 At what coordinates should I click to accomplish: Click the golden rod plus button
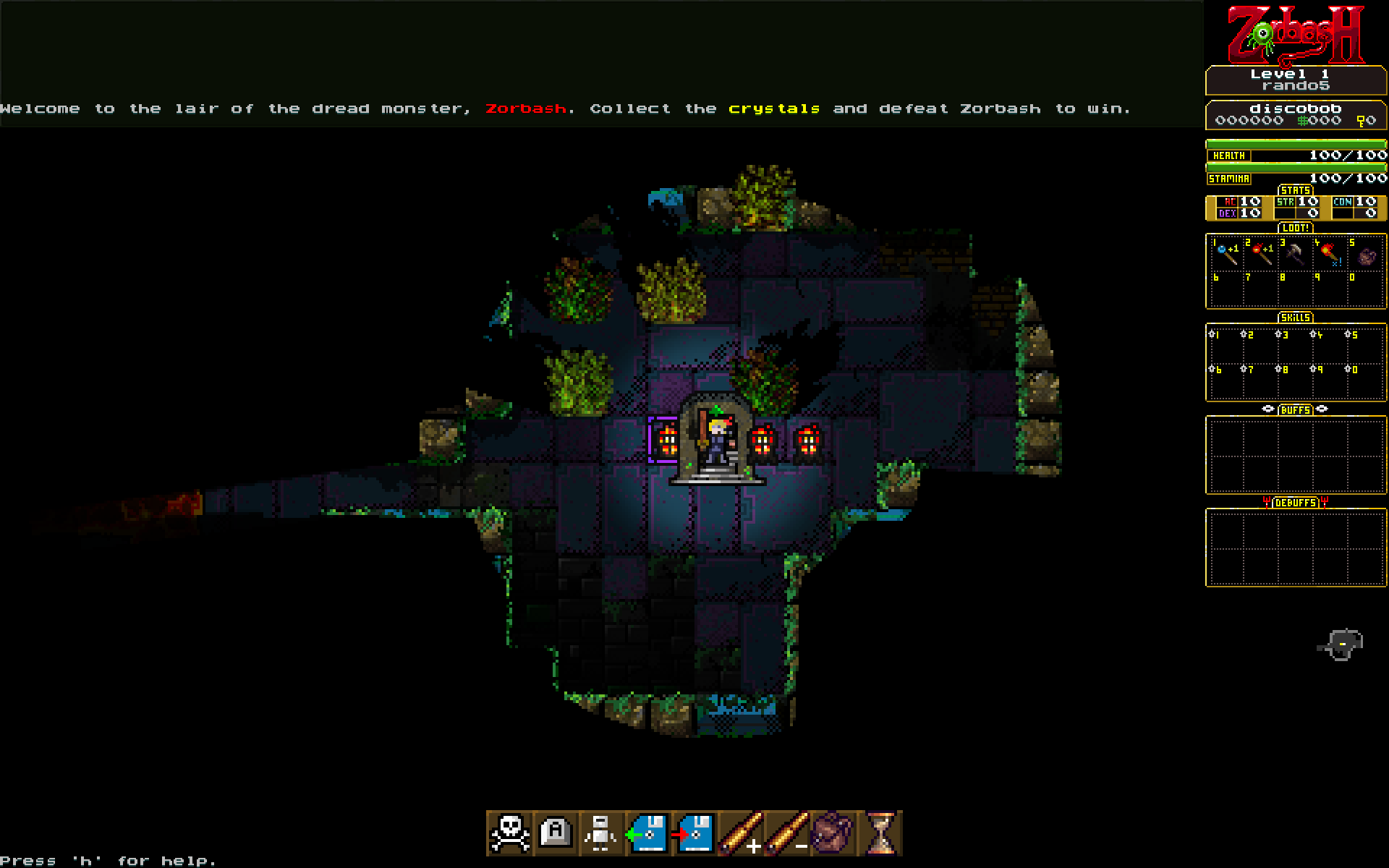[740, 833]
